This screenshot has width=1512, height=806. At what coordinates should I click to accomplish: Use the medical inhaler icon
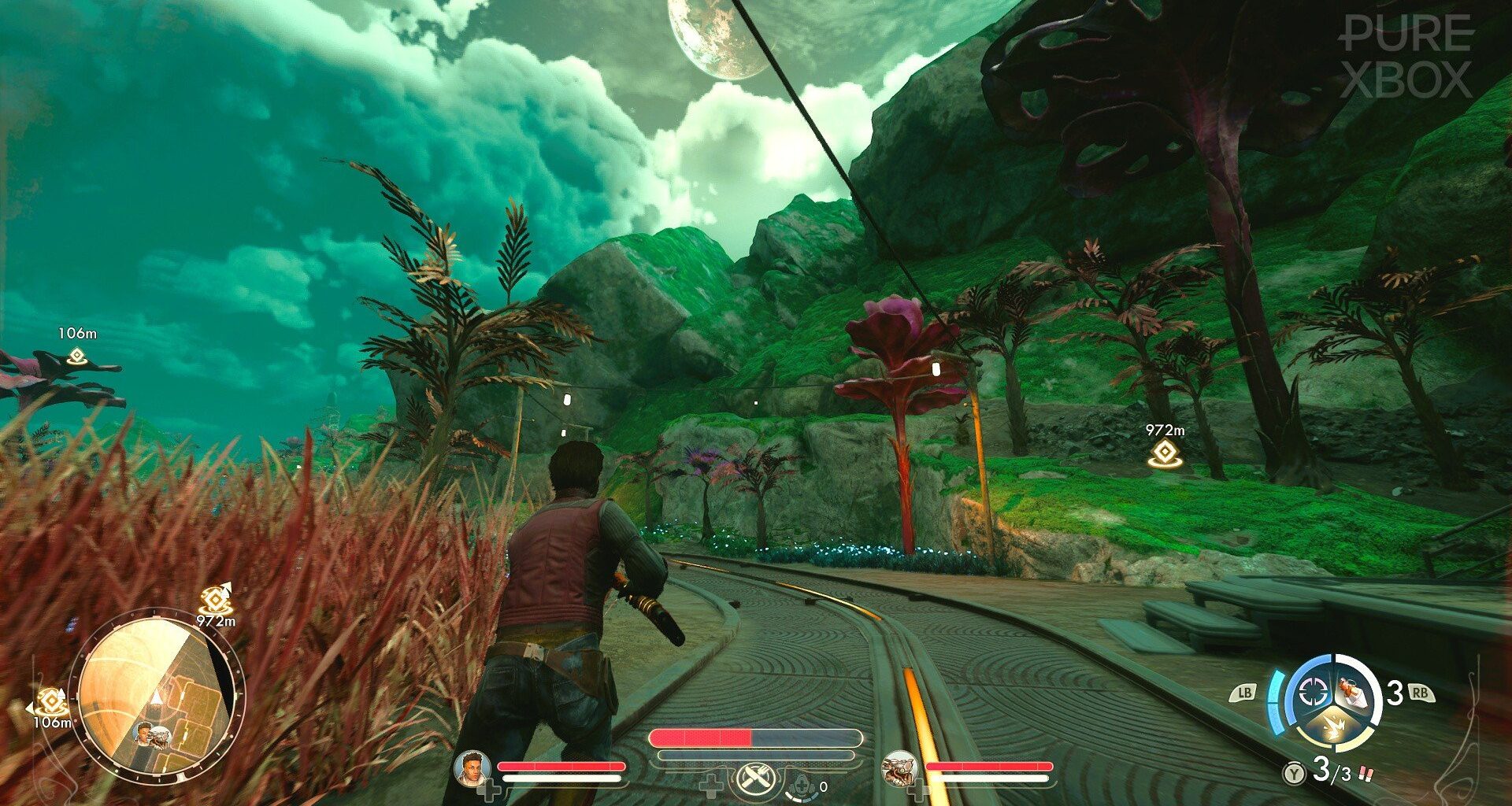pyautogui.click(x=802, y=785)
